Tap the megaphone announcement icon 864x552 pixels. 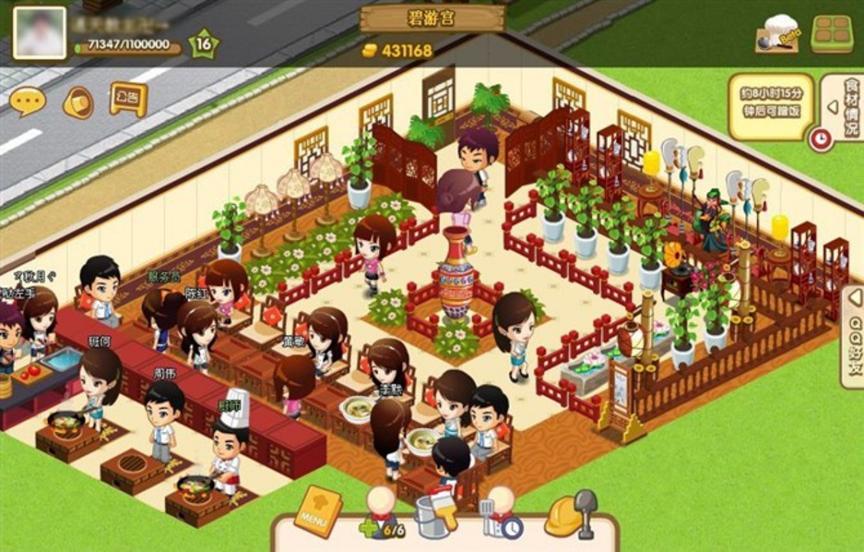coord(77,101)
